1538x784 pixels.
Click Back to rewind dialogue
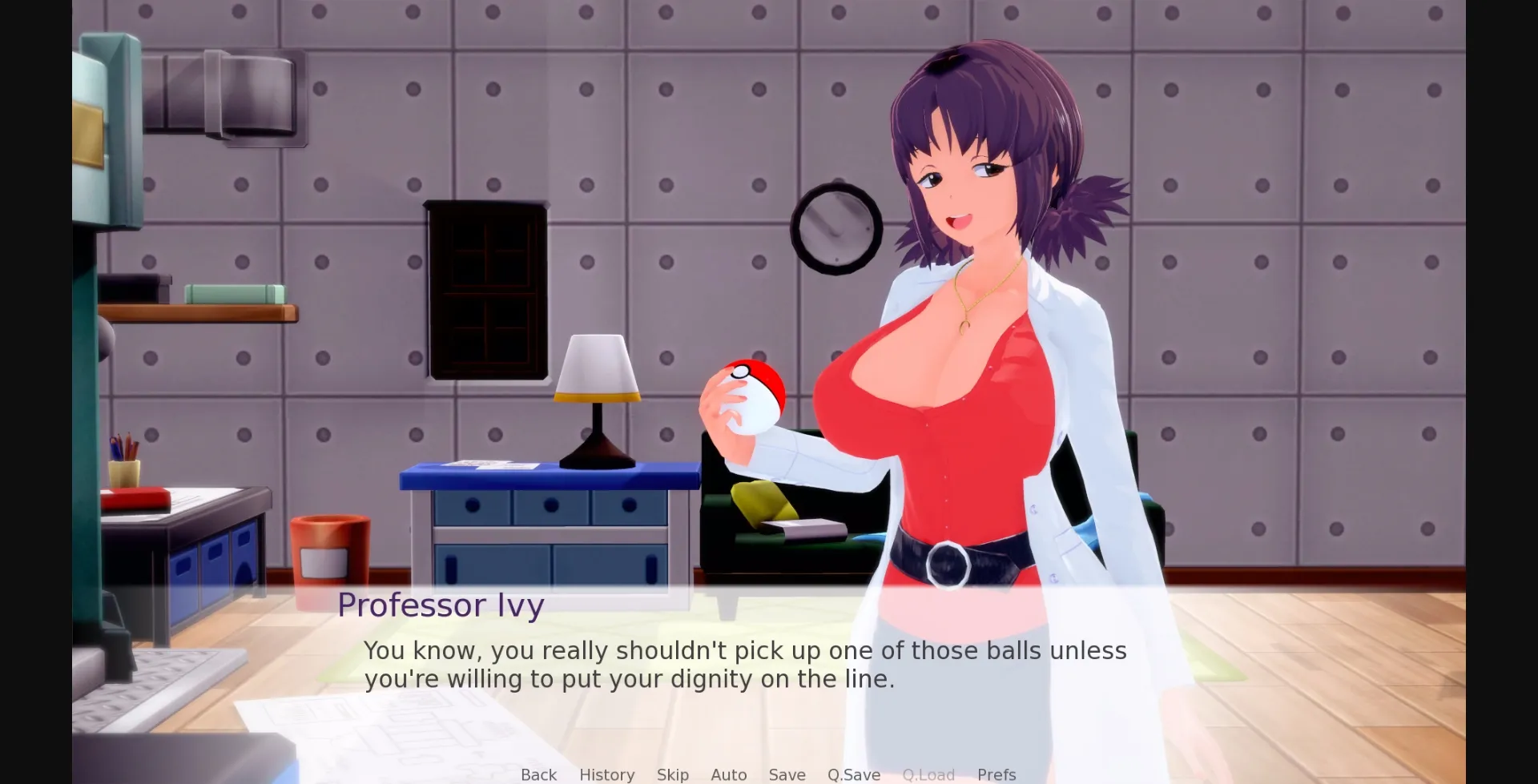538,774
